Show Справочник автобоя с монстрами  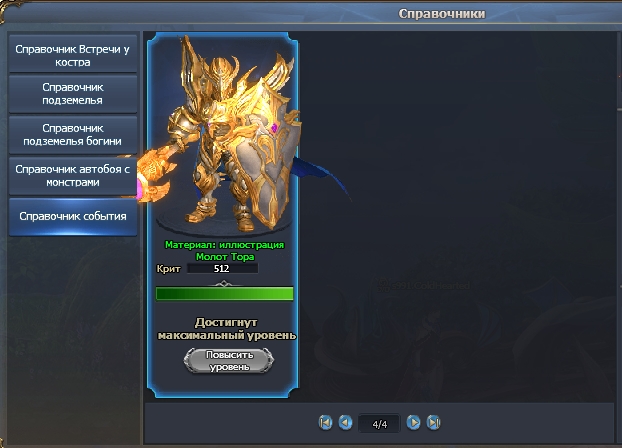(x=73, y=176)
